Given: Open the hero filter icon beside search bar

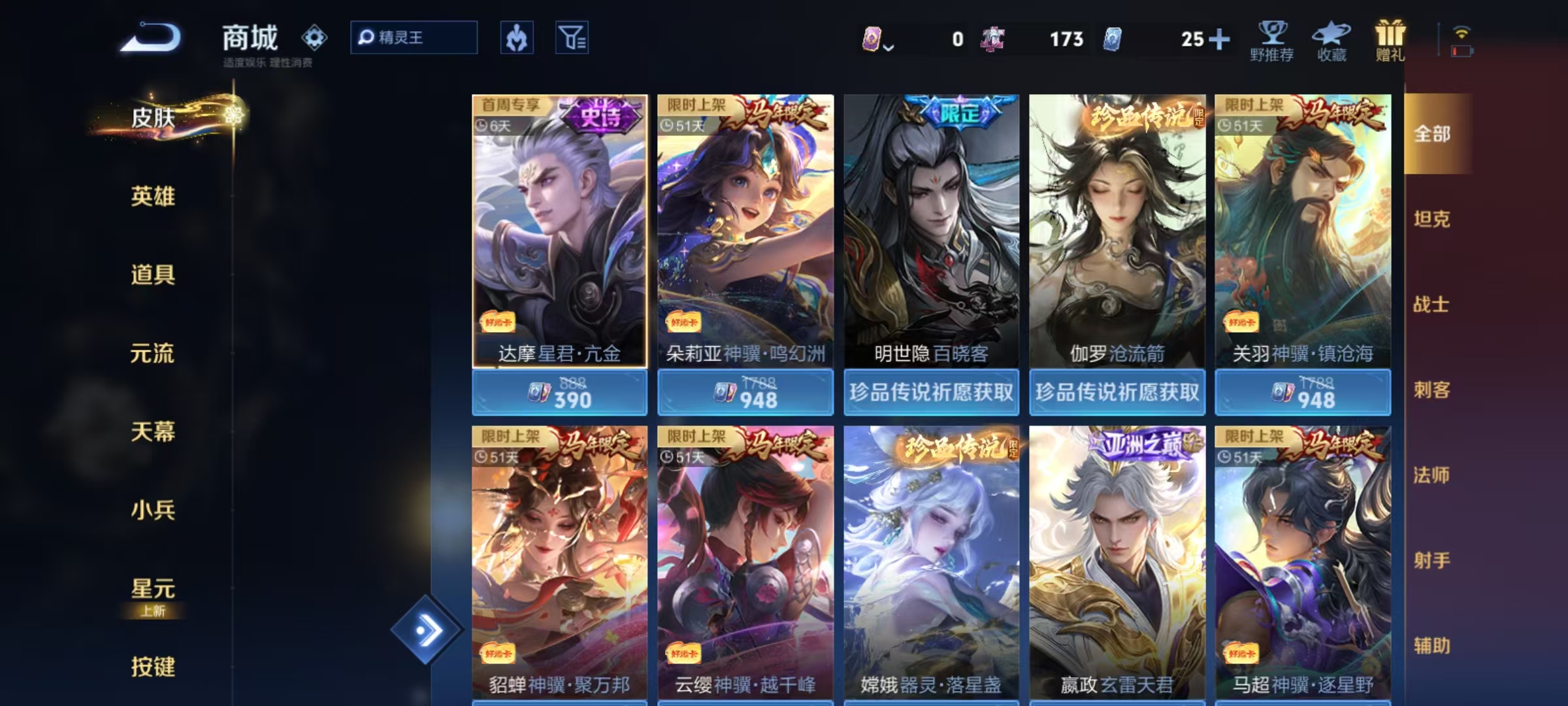Looking at the screenshot, I should [516, 38].
